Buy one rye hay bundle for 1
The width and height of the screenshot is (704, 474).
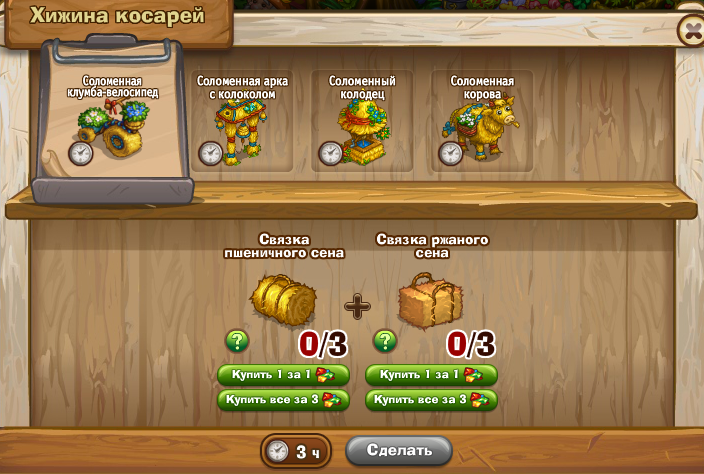pos(431,375)
